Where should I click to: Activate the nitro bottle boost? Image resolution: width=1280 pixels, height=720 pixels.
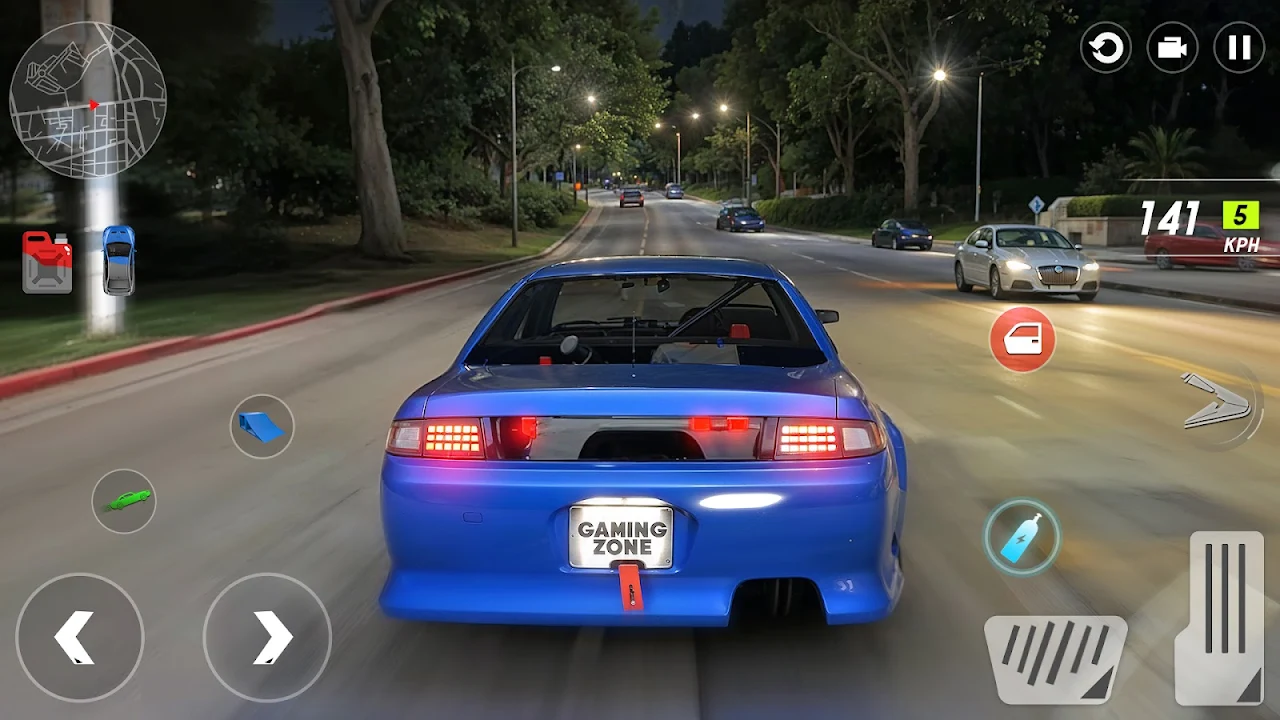(x=1022, y=537)
